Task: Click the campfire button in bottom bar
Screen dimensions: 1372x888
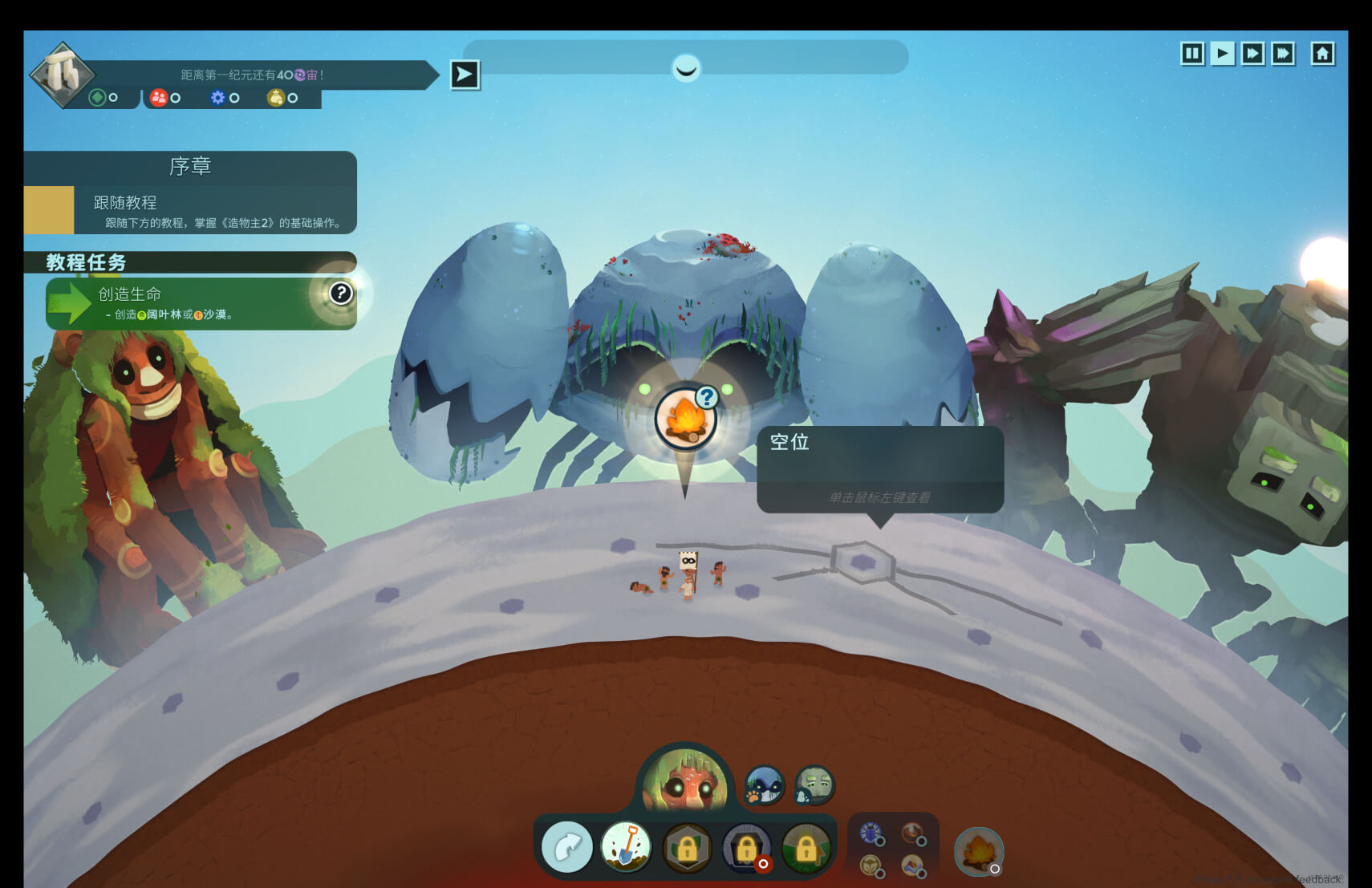Action: pyautogui.click(x=978, y=850)
